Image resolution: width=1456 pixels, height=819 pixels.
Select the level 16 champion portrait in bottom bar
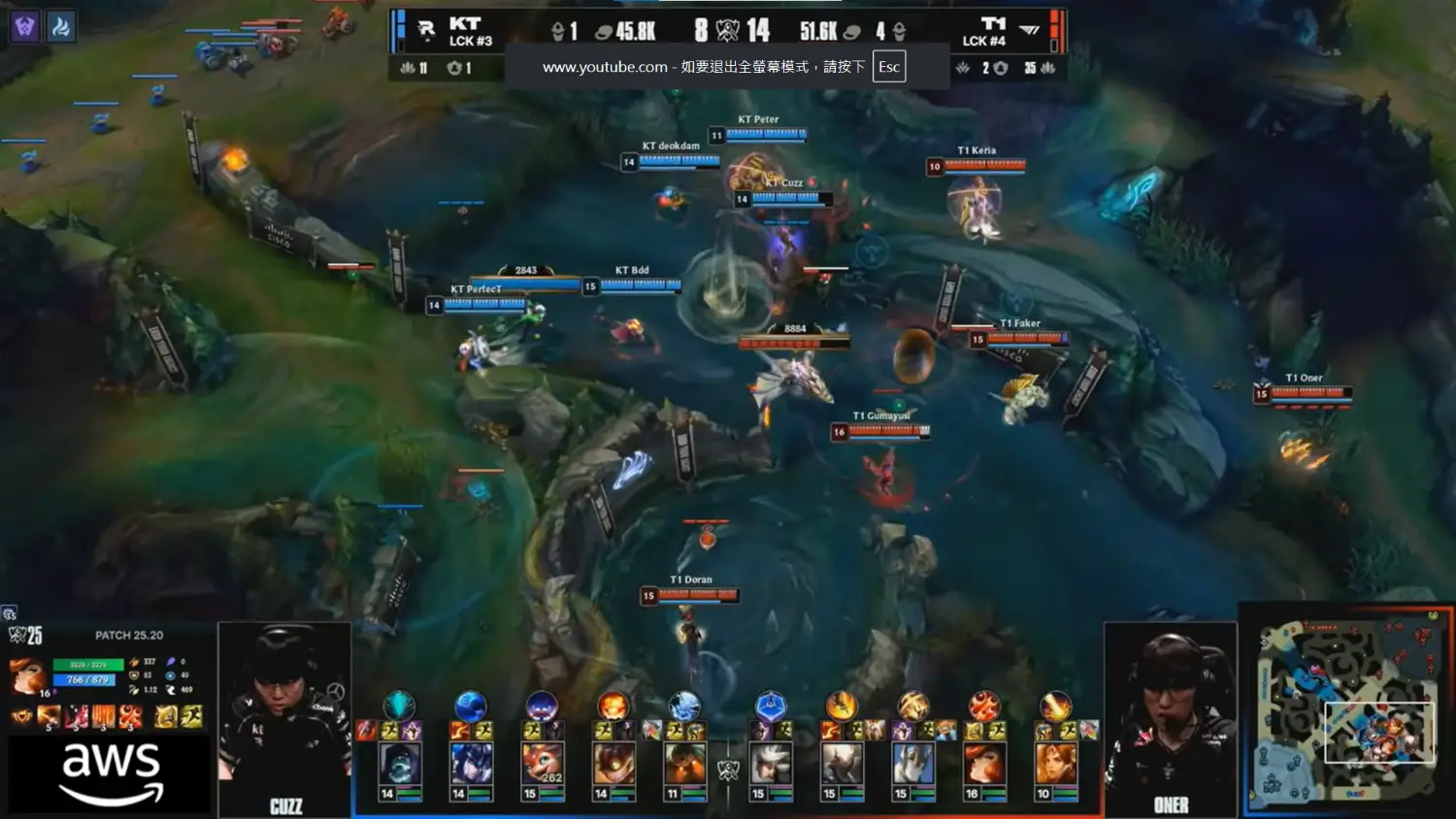[x=982, y=764]
